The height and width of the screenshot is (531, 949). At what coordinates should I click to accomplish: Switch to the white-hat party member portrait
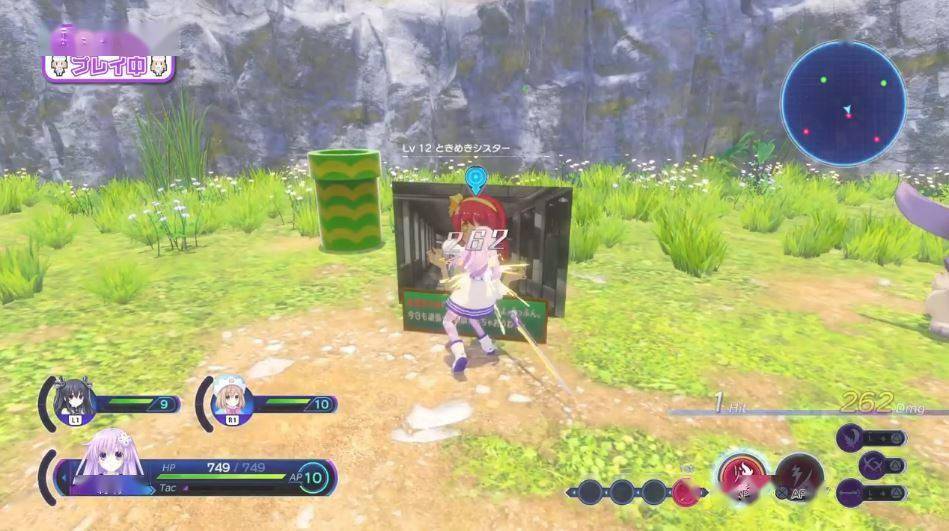229,400
